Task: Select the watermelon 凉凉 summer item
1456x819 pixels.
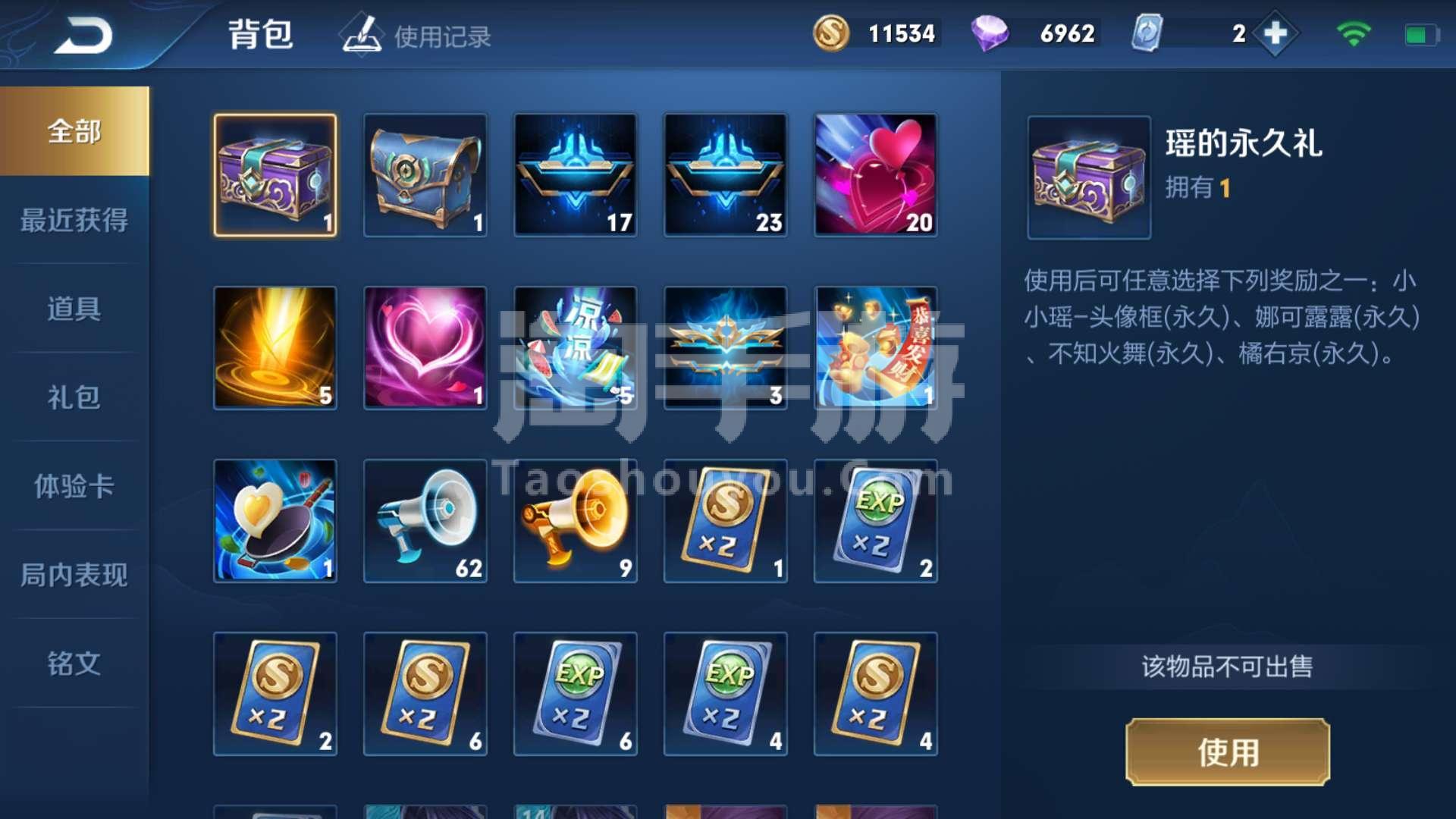Action: 575,348
